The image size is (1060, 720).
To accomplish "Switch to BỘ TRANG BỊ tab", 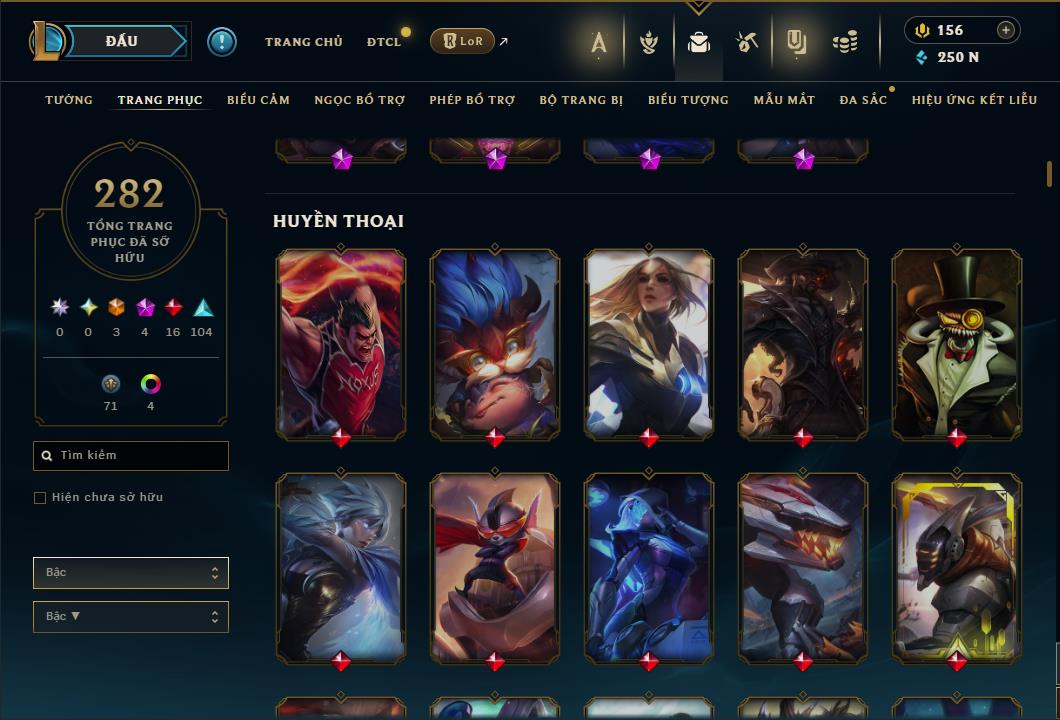I will (x=581, y=100).
